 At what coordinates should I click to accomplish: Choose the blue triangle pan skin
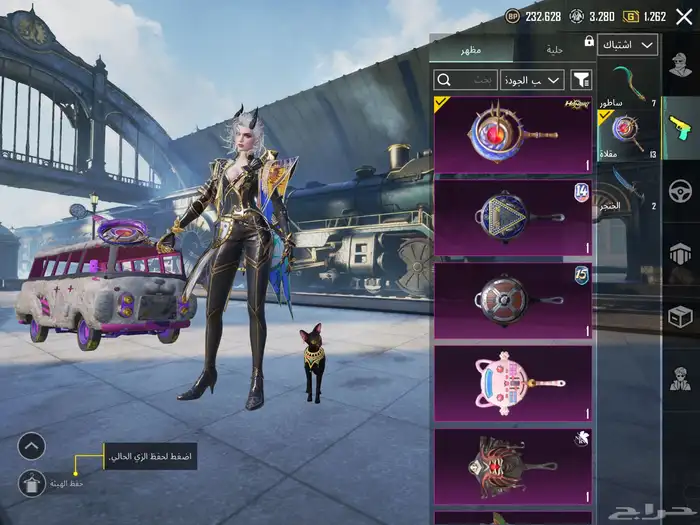tap(512, 217)
